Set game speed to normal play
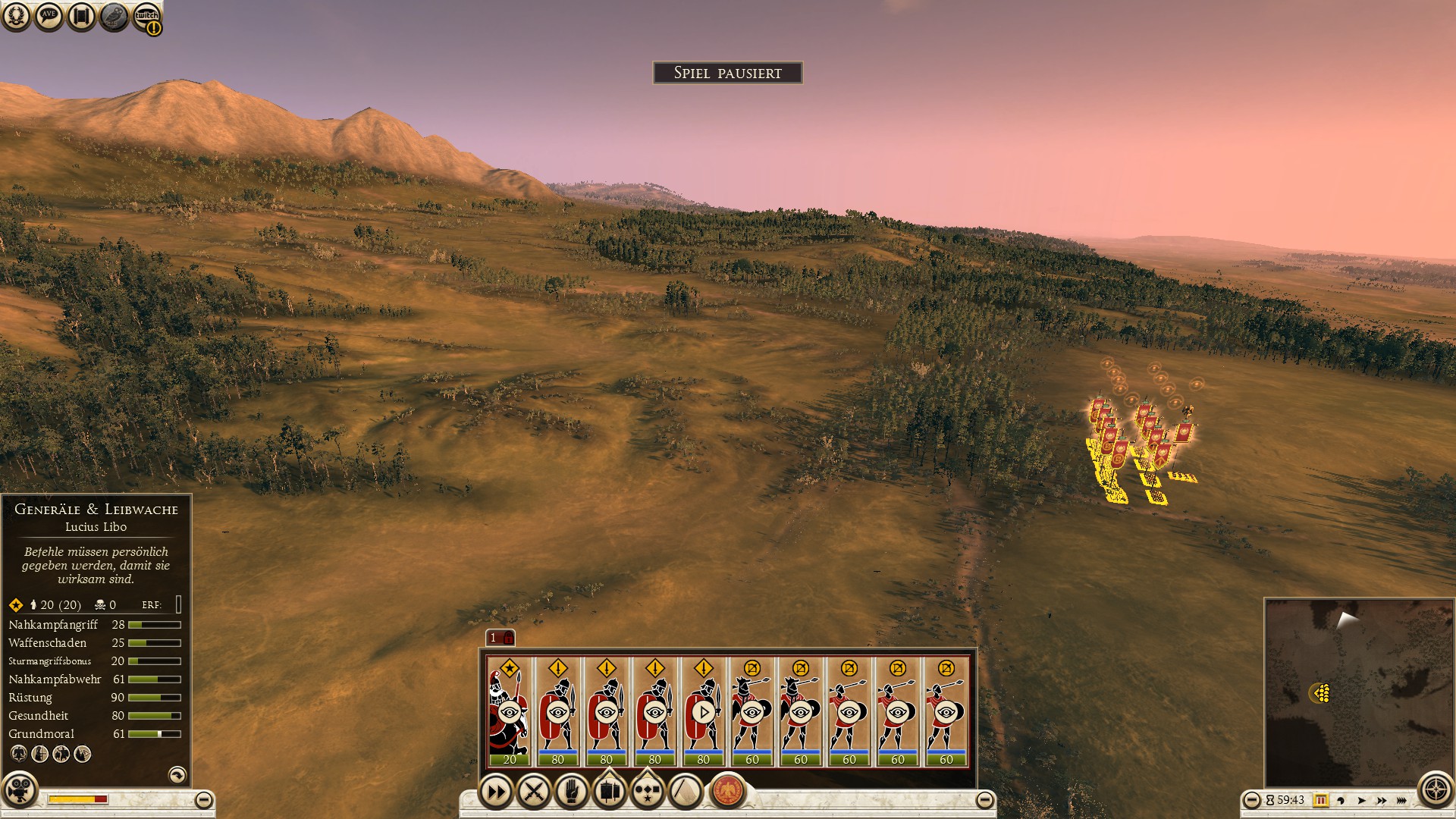The image size is (1456, 819). [1361, 800]
